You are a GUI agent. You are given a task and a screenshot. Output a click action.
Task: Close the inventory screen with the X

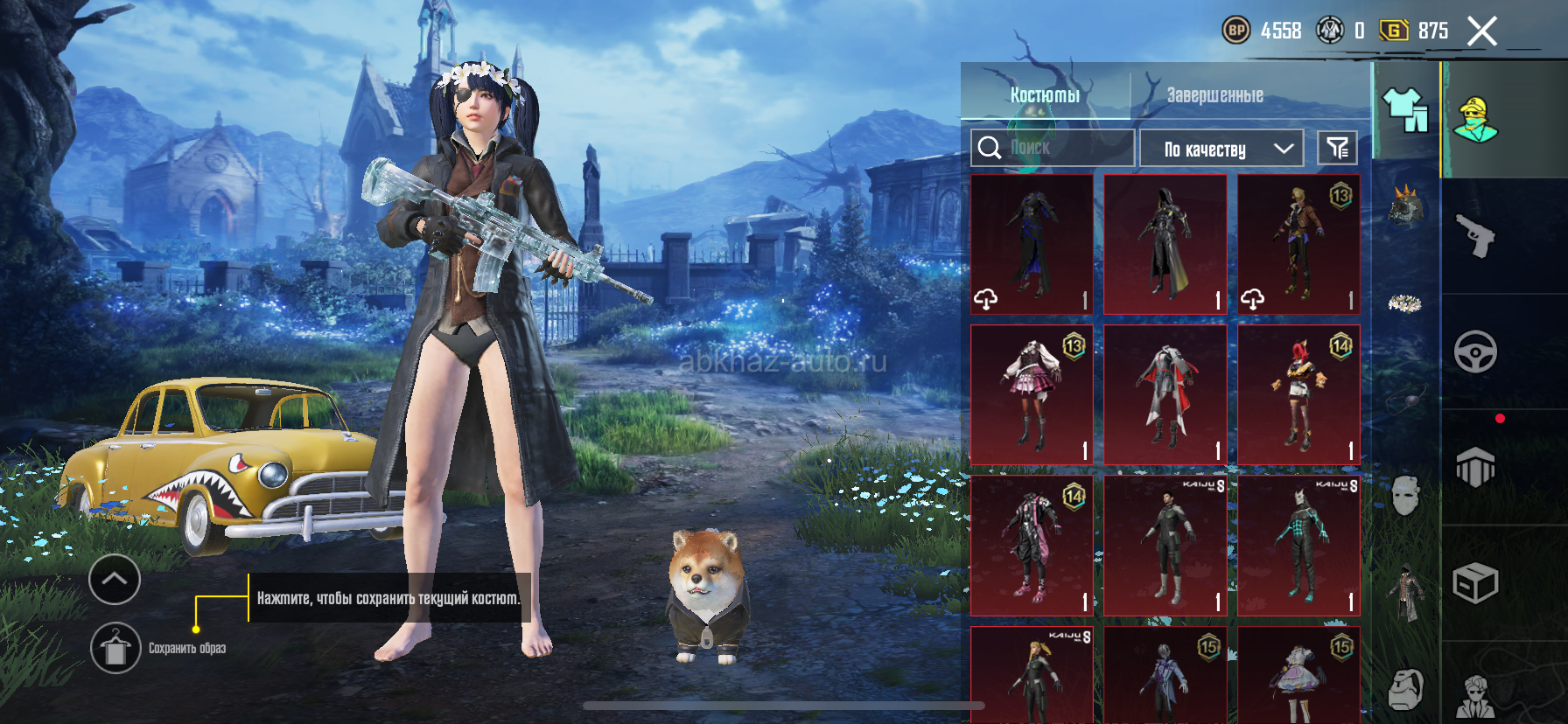(x=1482, y=31)
